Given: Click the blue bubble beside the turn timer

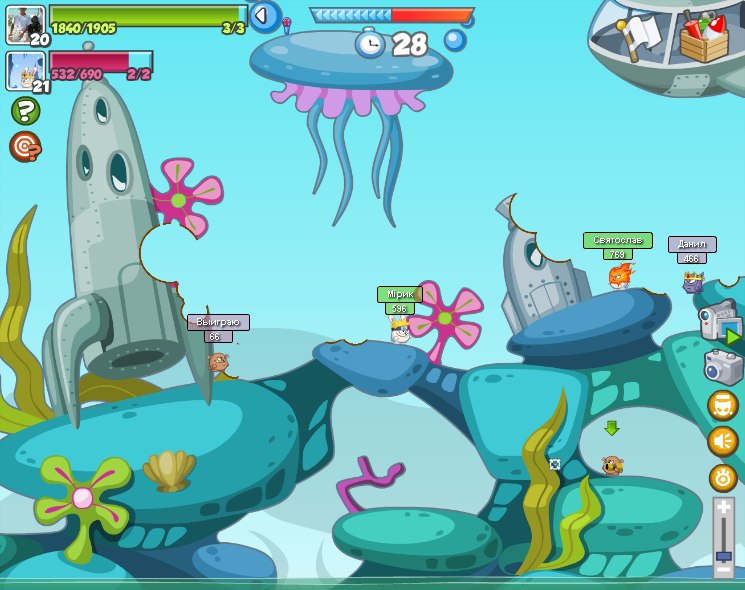Looking at the screenshot, I should click(x=455, y=40).
